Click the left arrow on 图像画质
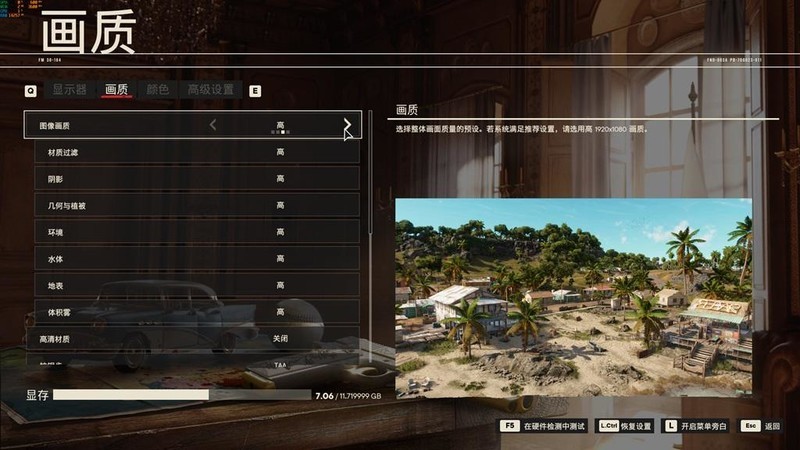The width and height of the screenshot is (800, 450). (213, 125)
